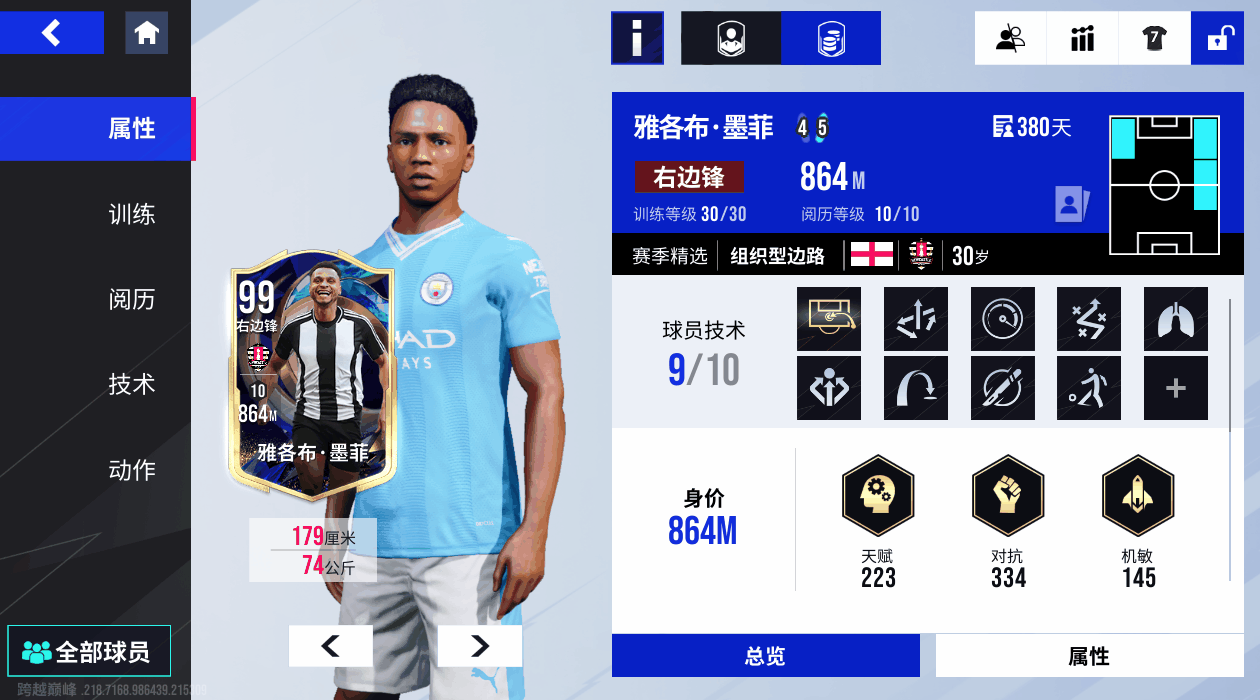The image size is (1260, 700).
Task: Open the 全部球员 all players list
Action: point(89,652)
